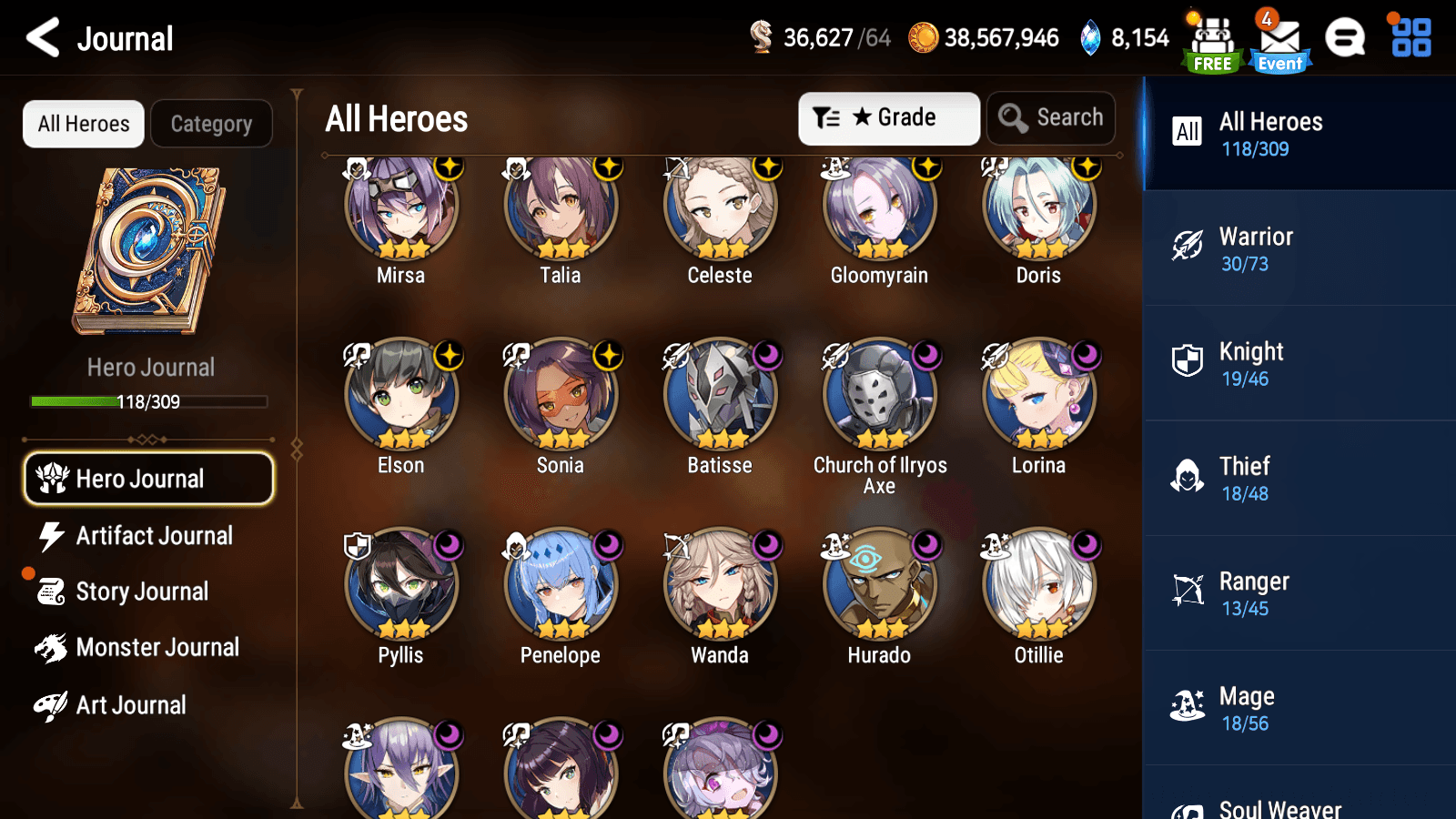Go back using the Journal back arrow

tap(41, 37)
